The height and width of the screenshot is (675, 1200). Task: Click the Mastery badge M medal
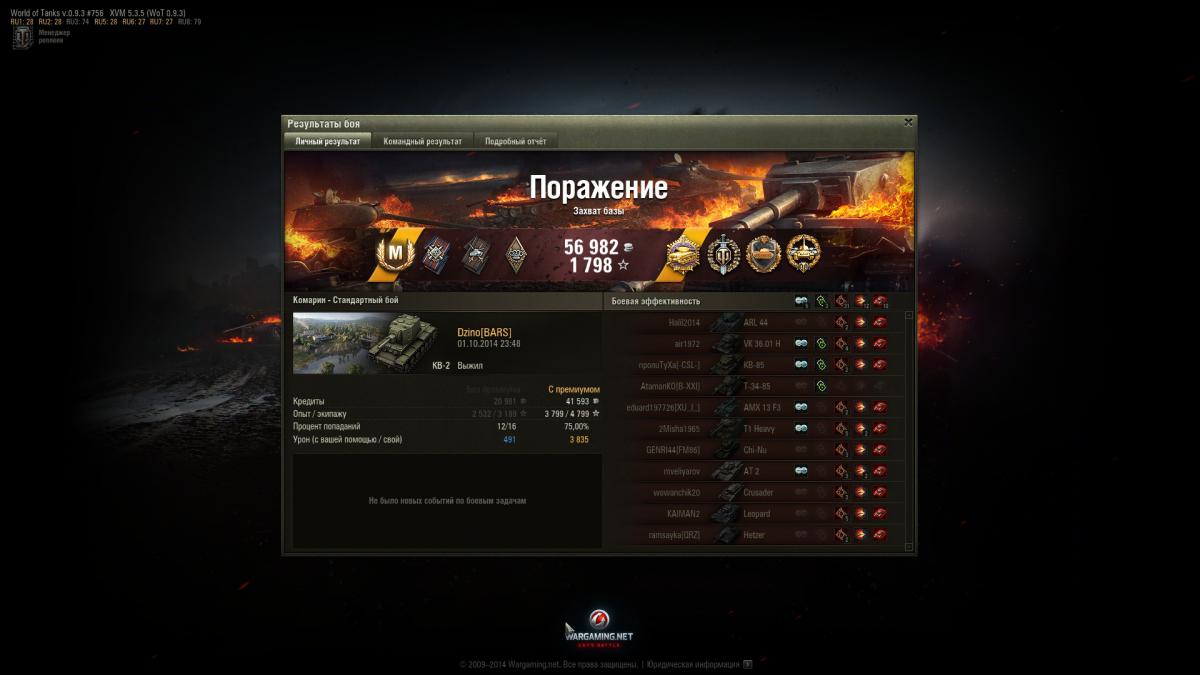tap(394, 254)
